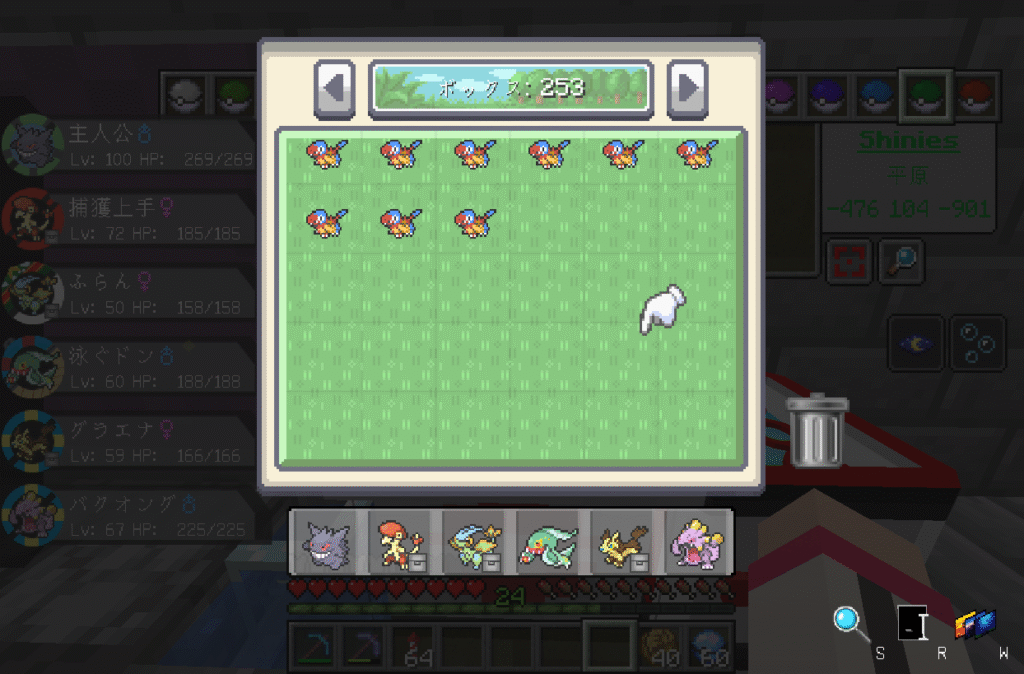Select Gengar in the party bar

coord(327,544)
